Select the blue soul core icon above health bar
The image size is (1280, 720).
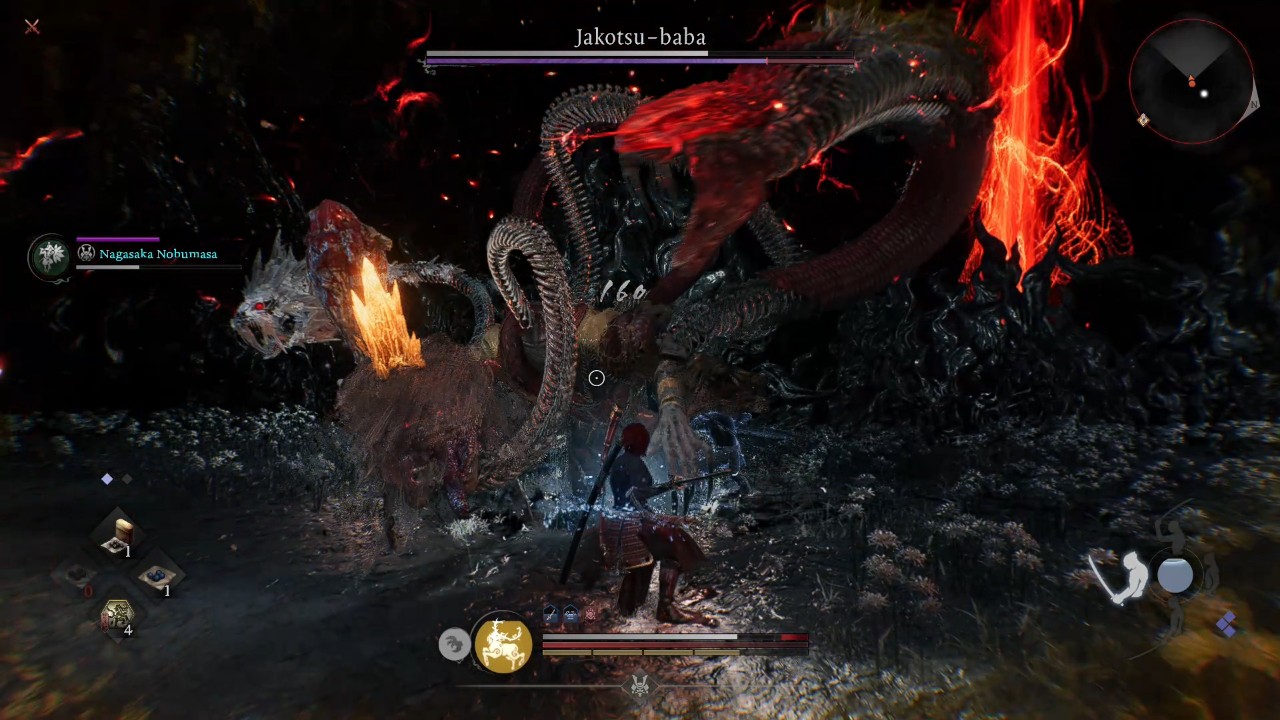point(570,613)
